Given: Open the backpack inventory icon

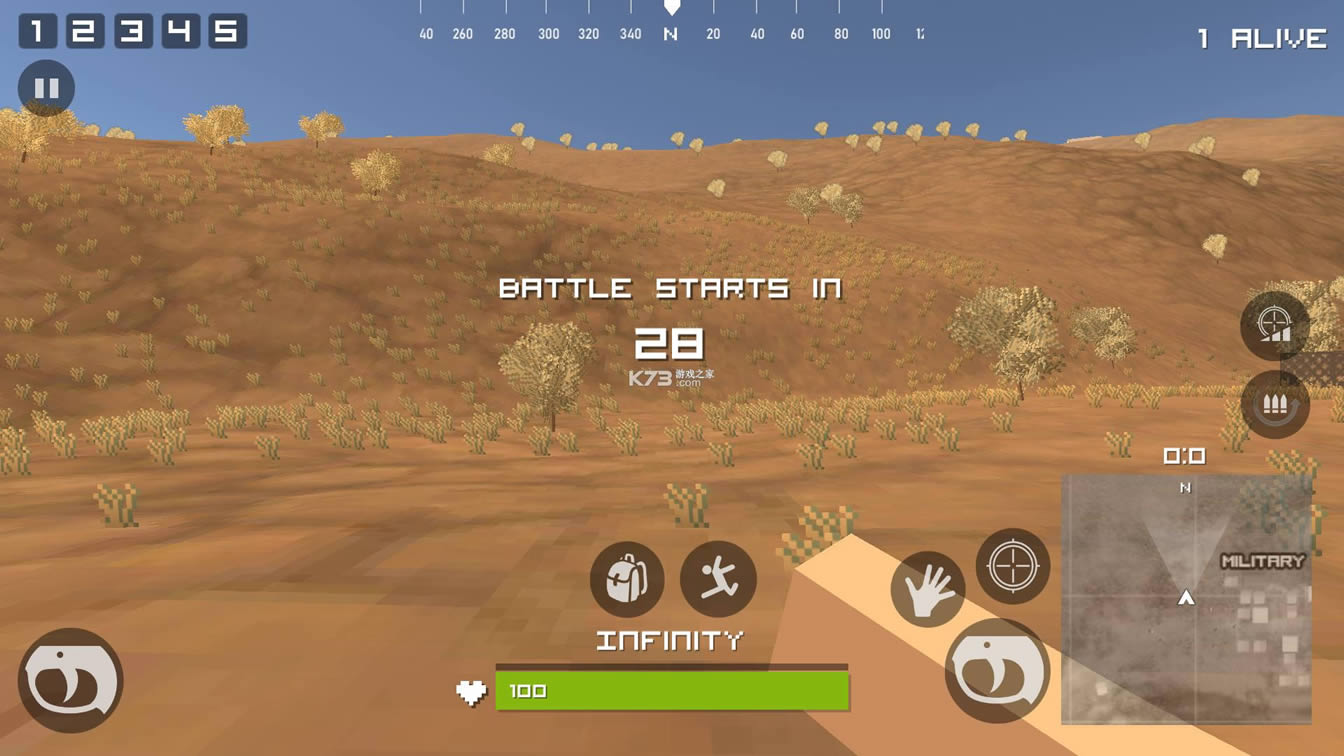Looking at the screenshot, I should 627,578.
